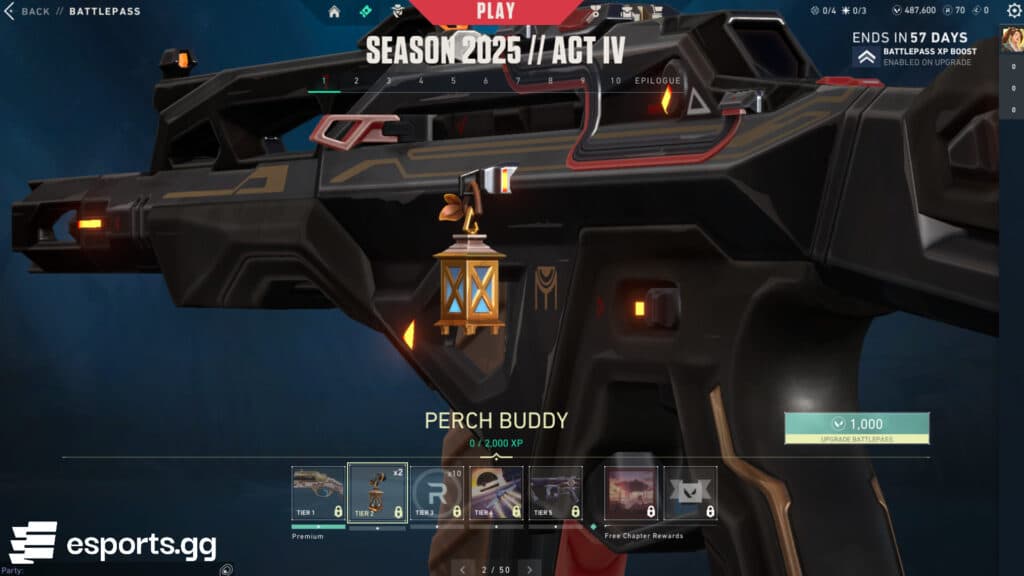This screenshot has width=1024, height=576.
Task: Select the Tier 5 weapon skin reward
Action: click(x=555, y=493)
